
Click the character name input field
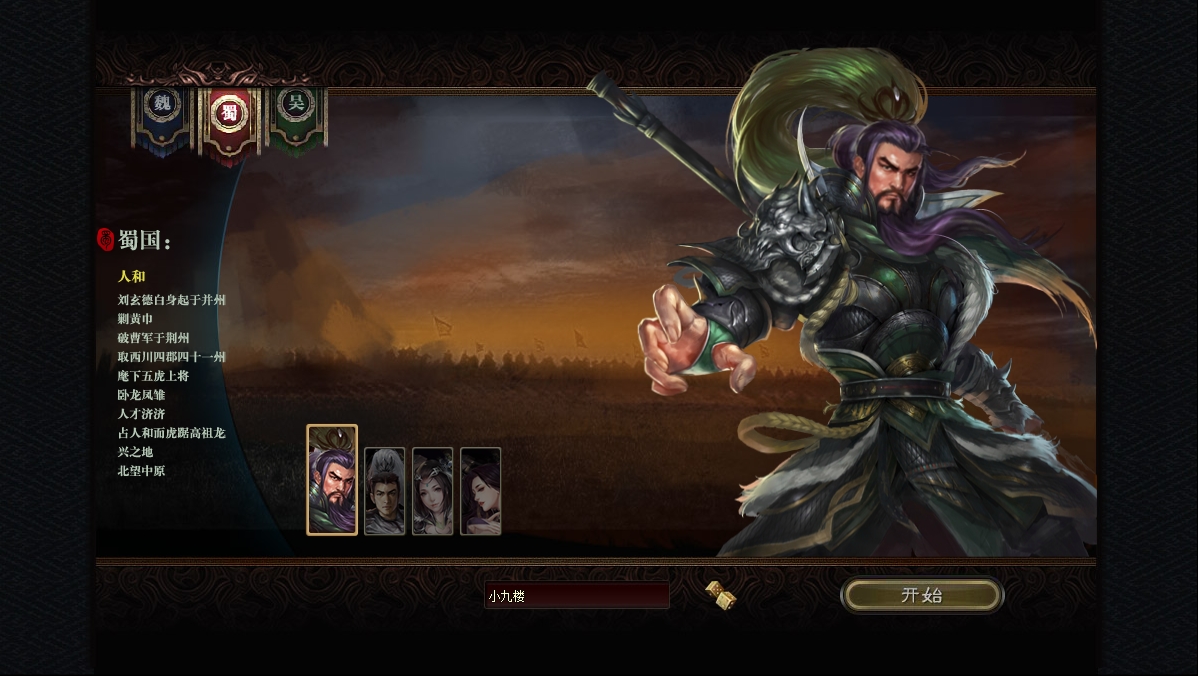tap(577, 596)
